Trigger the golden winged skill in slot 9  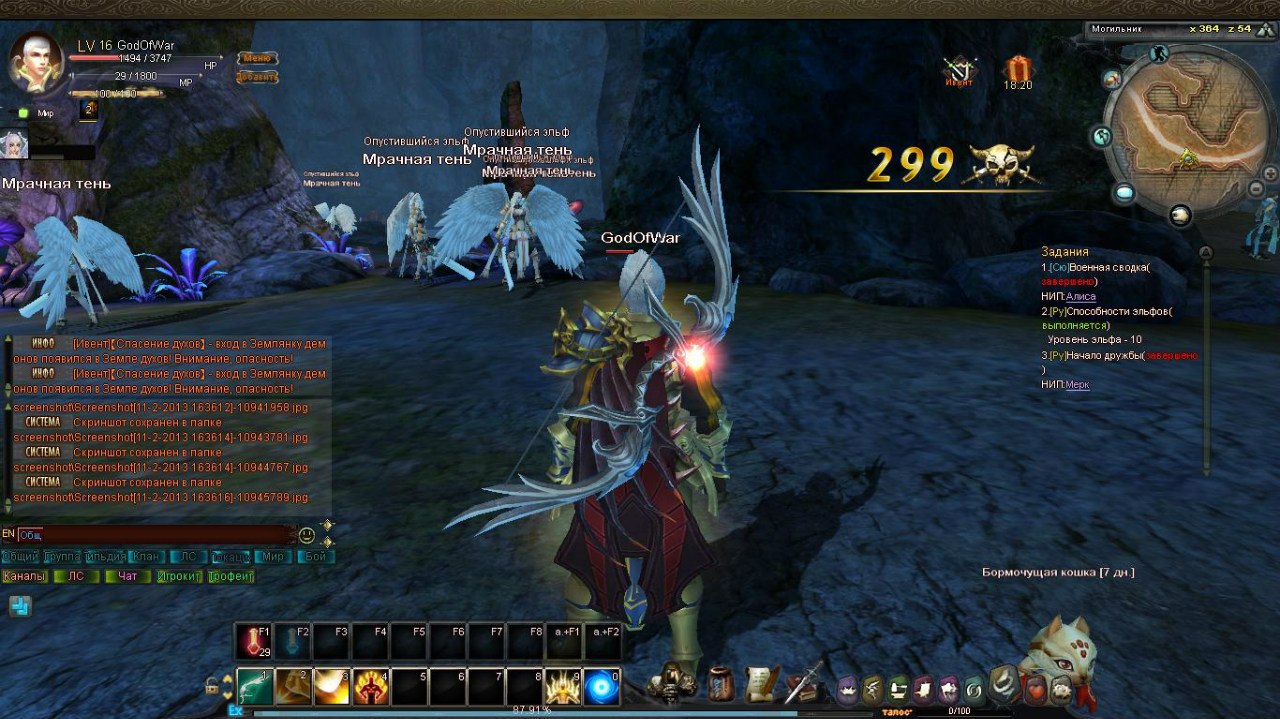pos(564,687)
